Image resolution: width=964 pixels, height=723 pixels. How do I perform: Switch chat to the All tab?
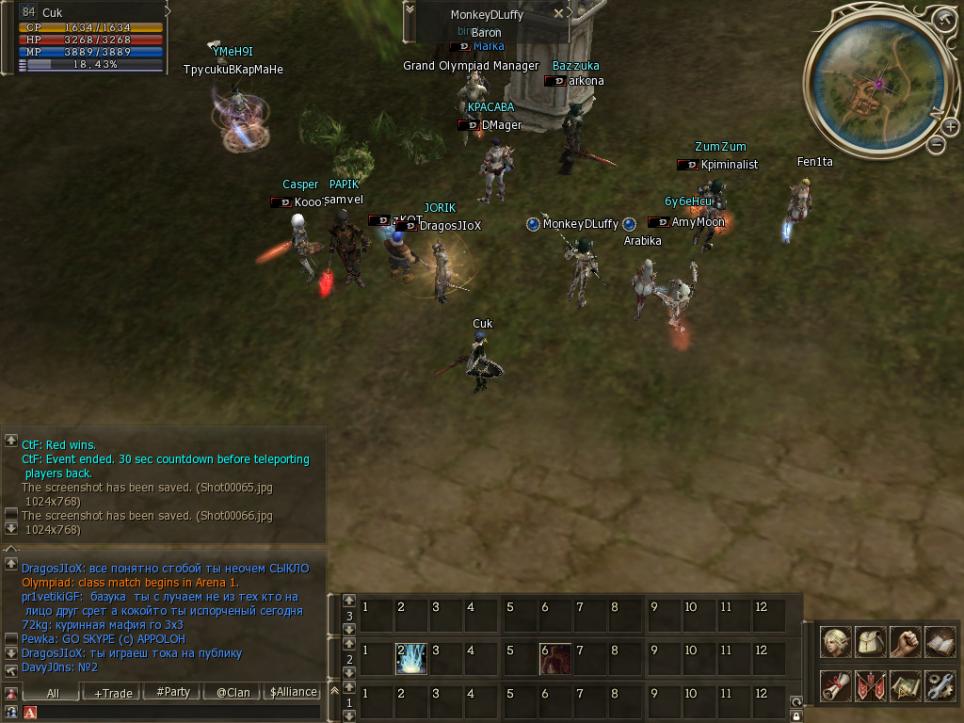[53, 693]
